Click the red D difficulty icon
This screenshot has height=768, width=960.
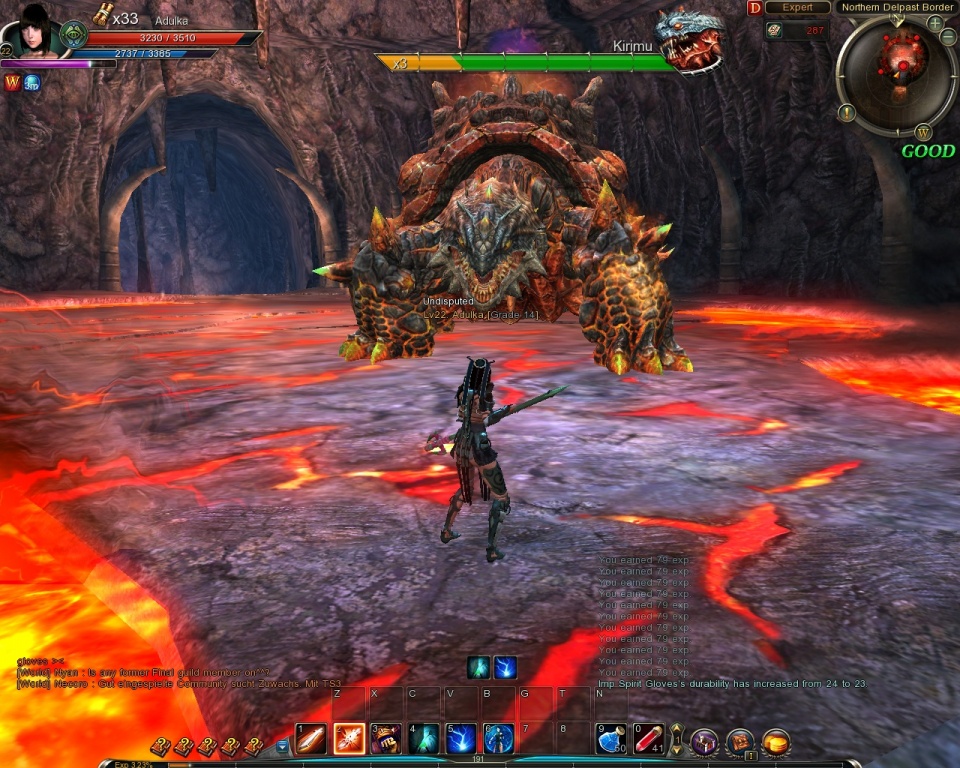pos(754,8)
